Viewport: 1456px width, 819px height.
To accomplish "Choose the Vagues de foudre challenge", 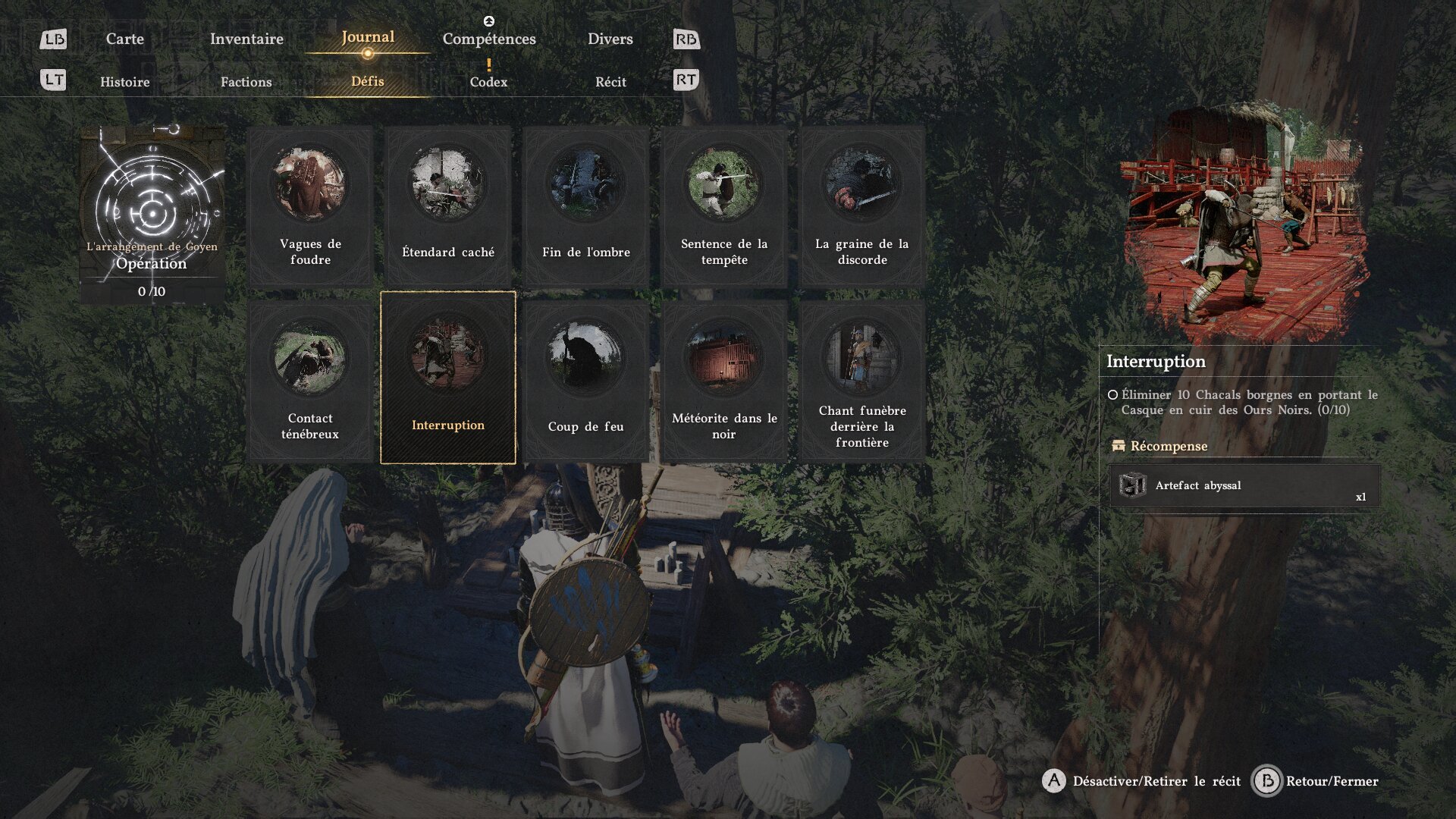I will 310,206.
